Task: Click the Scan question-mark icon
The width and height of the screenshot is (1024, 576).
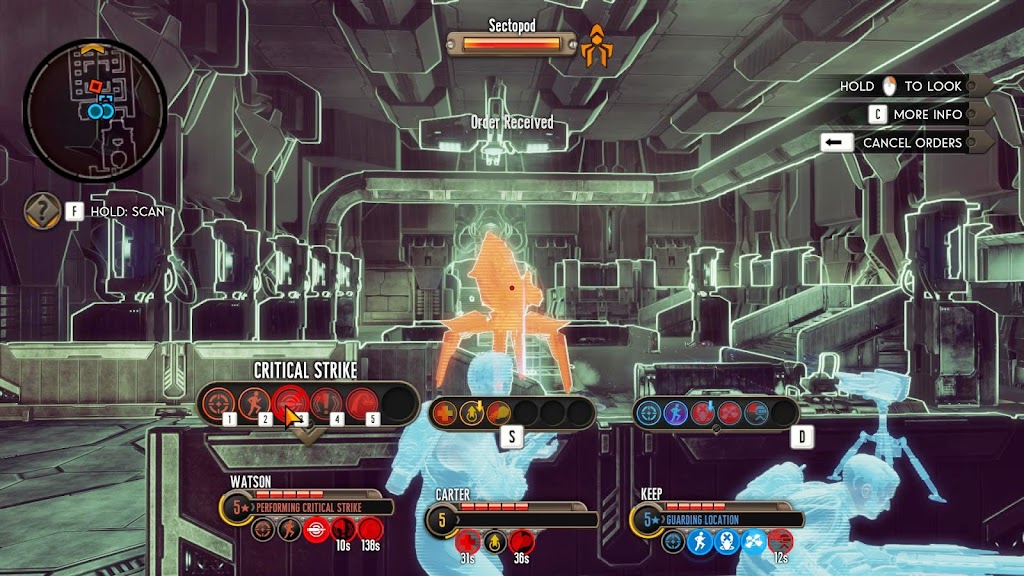Action: click(42, 211)
